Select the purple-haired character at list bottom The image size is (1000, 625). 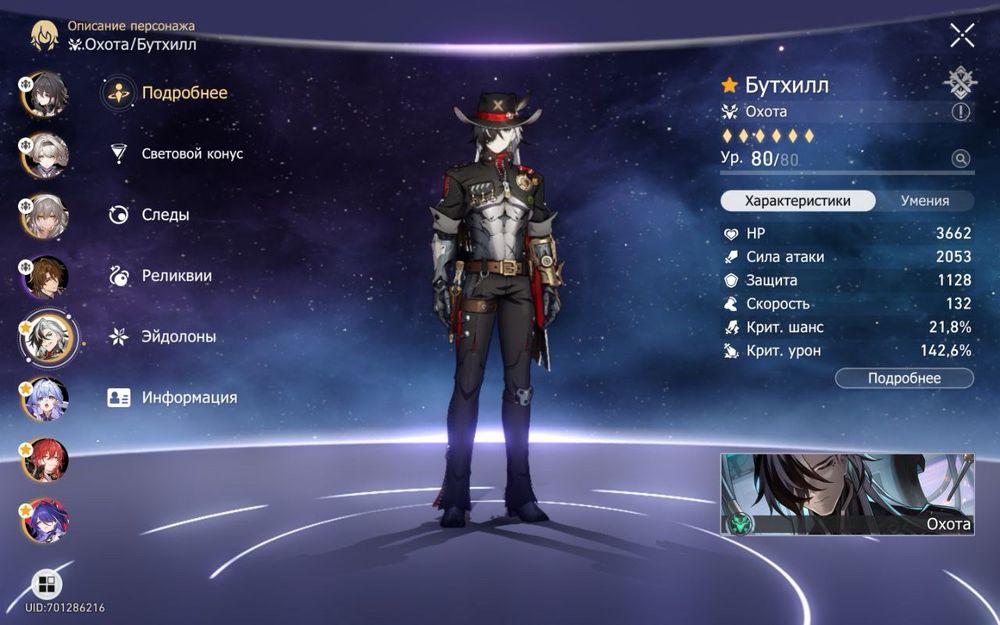[45, 520]
